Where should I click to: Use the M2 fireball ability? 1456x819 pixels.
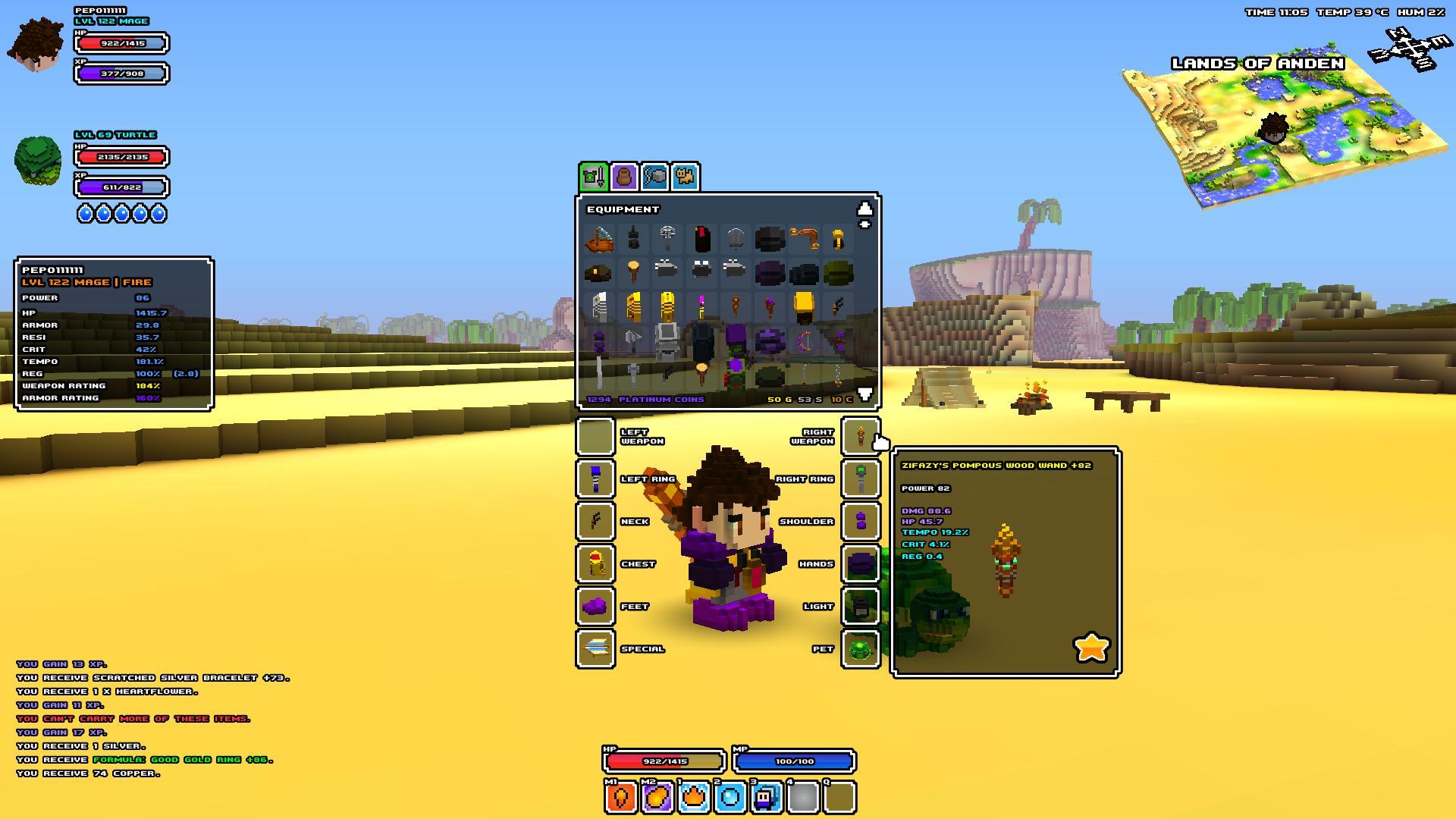pos(657,798)
